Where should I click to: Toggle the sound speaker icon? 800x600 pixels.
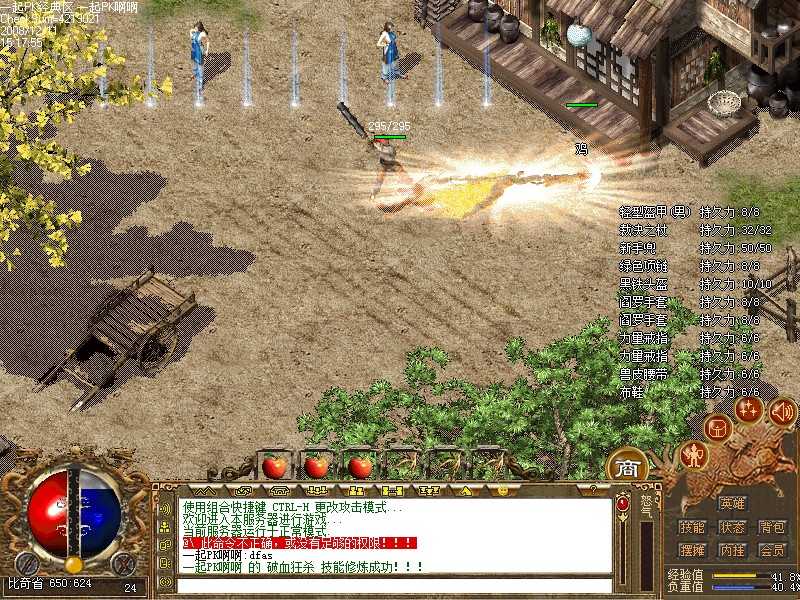click(782, 410)
